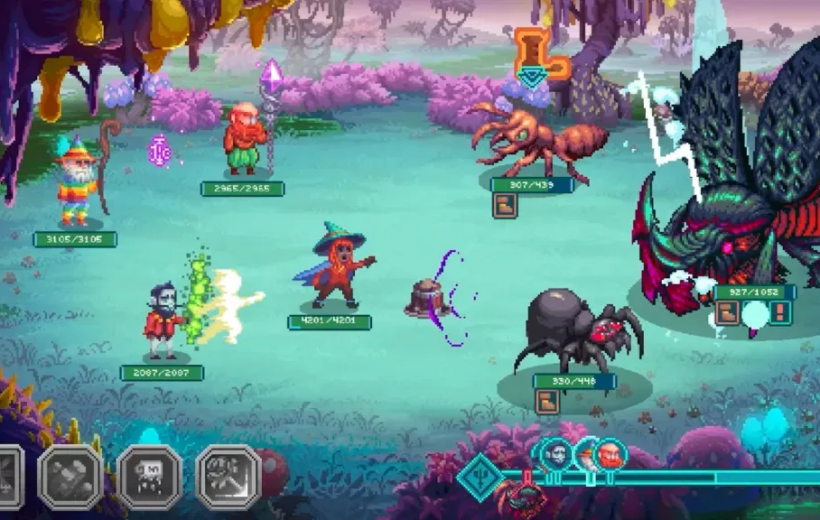Check the exclamation status icon under the boss
The height and width of the screenshot is (520, 820).
pos(781,313)
